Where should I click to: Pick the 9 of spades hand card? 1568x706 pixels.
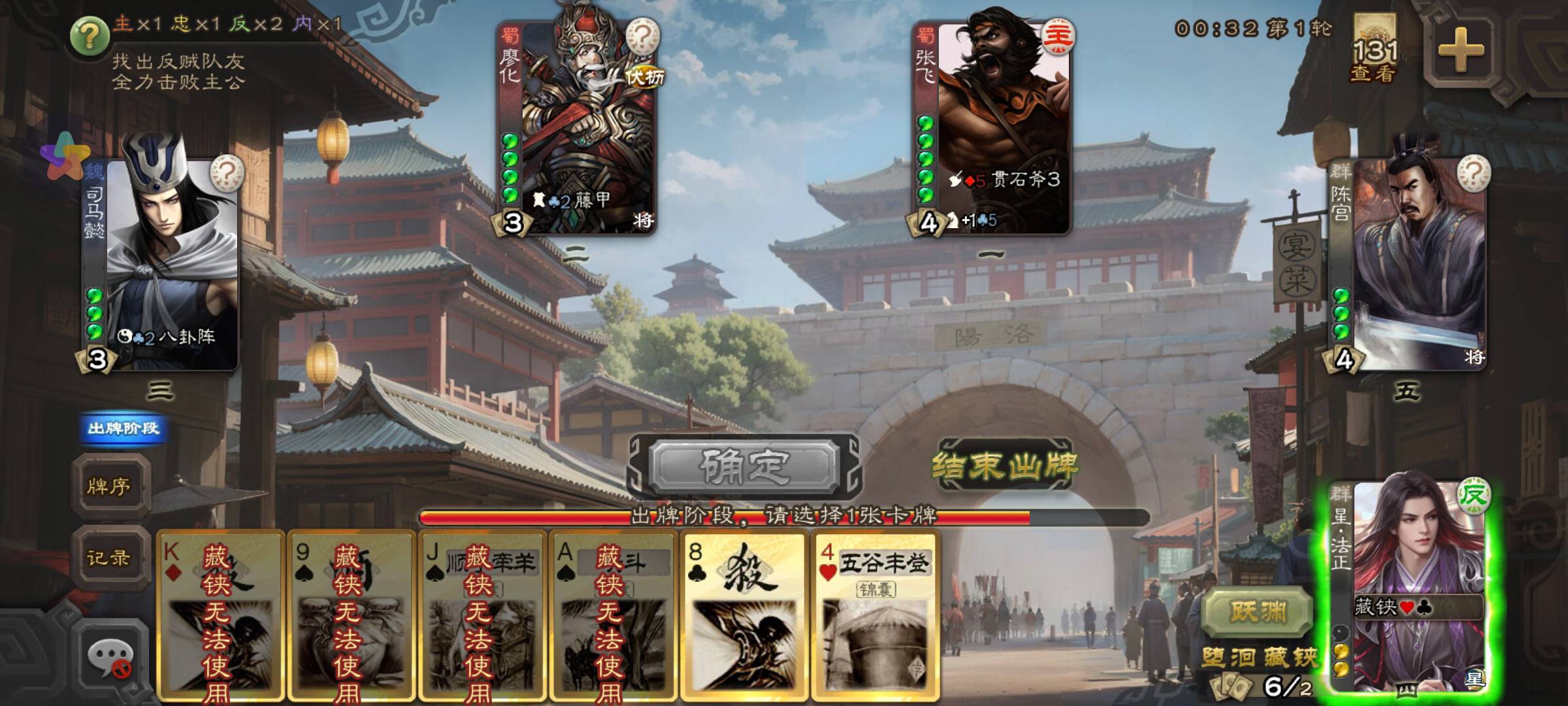(351, 614)
